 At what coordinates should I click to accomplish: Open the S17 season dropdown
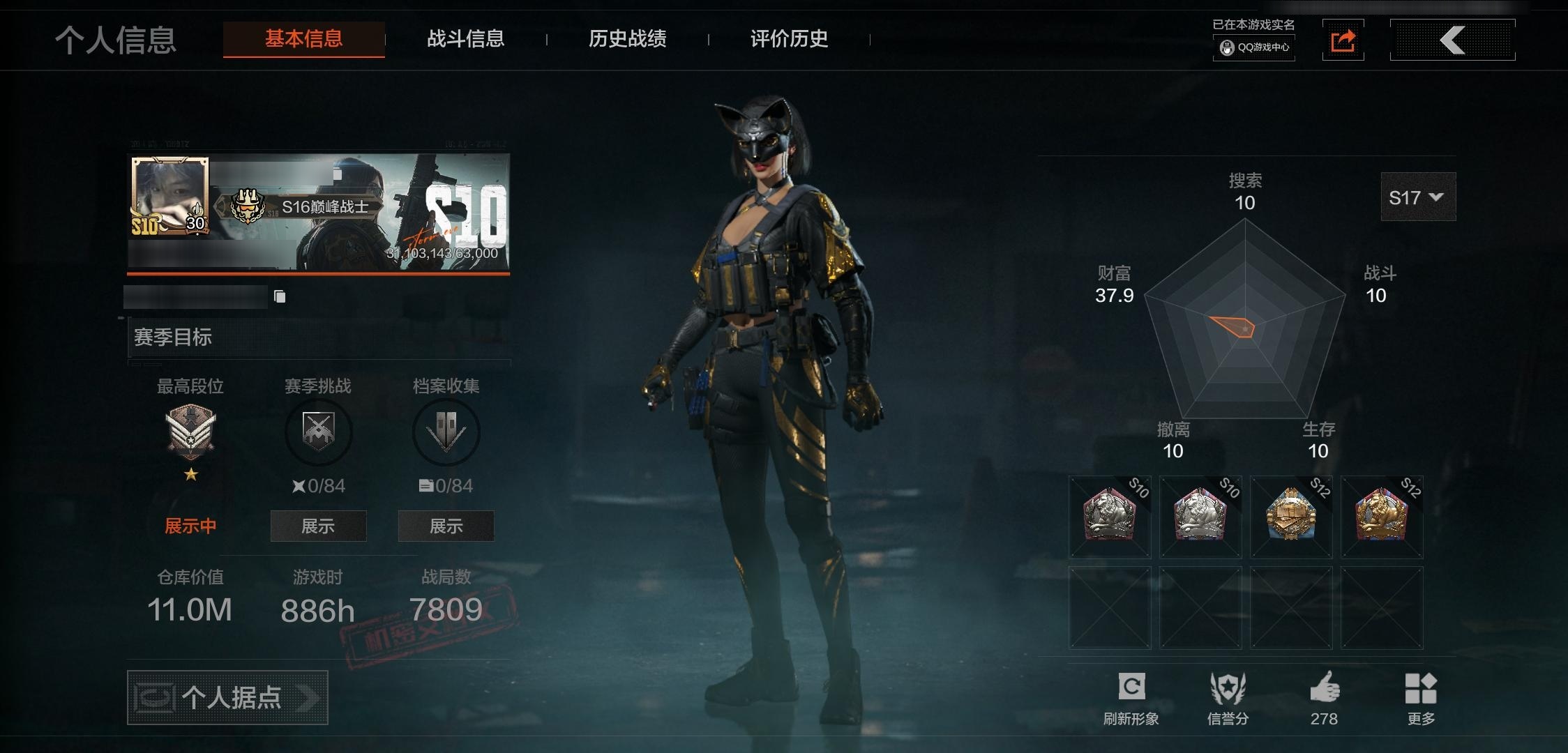[1417, 197]
